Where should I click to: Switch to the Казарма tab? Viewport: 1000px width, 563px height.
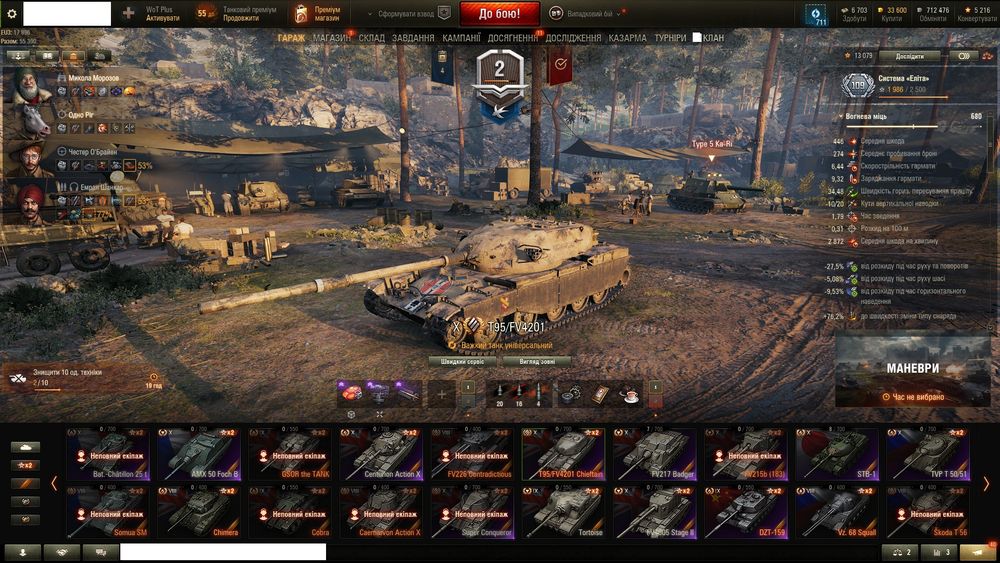[627, 38]
